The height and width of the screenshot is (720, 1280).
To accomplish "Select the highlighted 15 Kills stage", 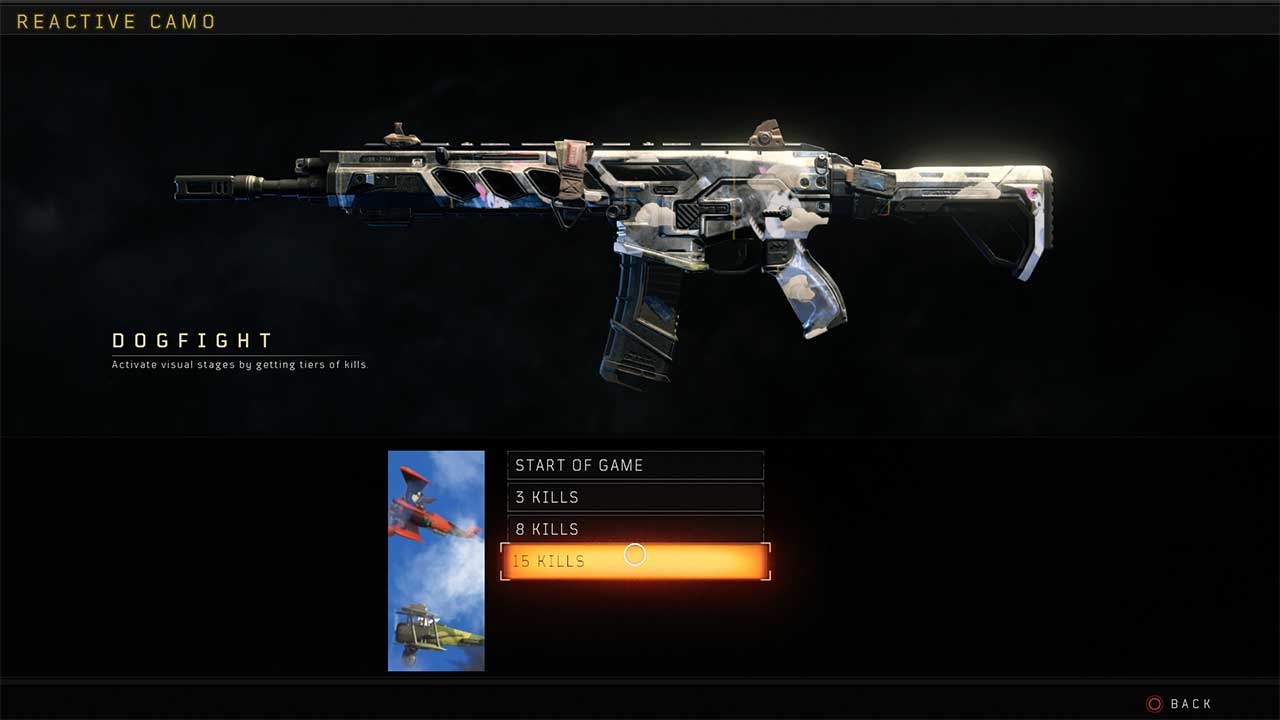I will point(635,561).
